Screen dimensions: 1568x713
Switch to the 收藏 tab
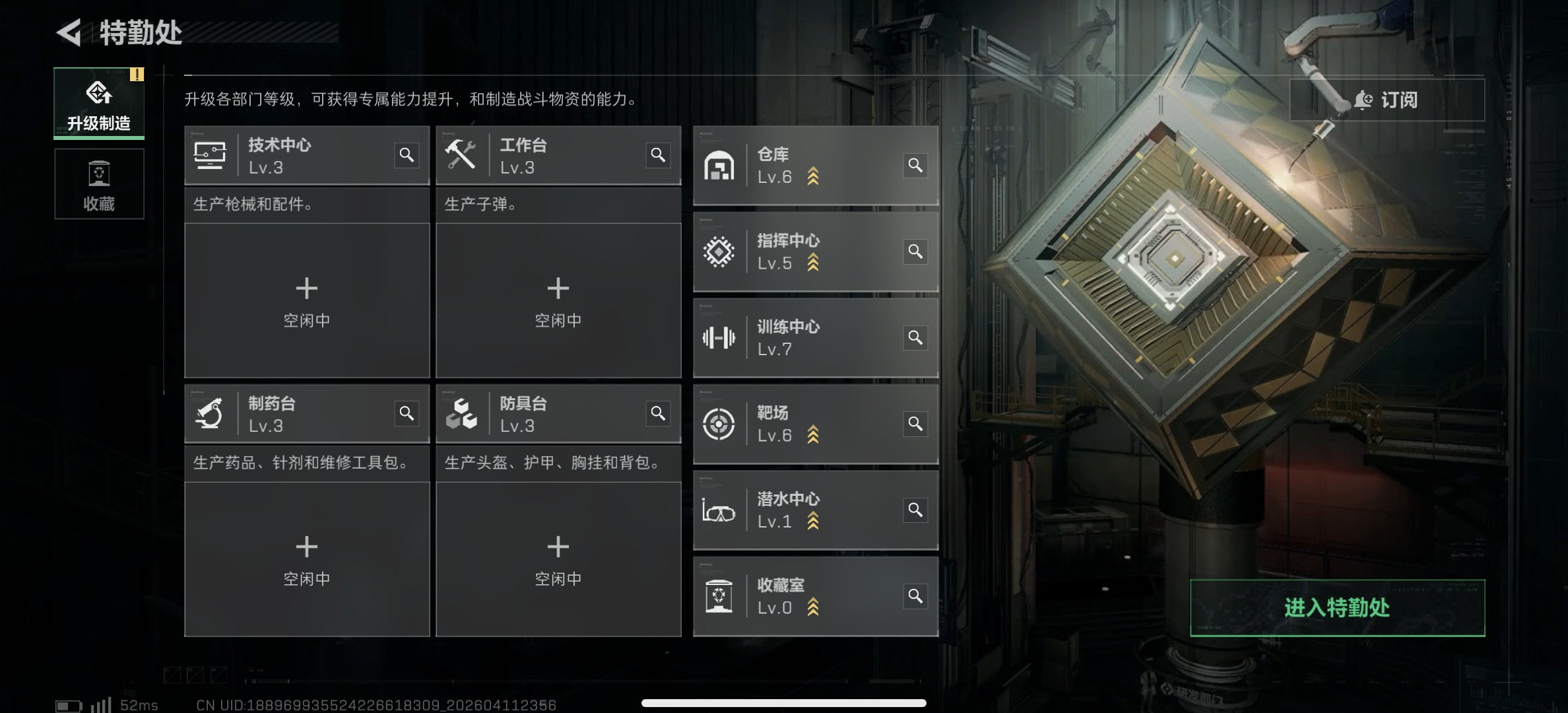99,185
